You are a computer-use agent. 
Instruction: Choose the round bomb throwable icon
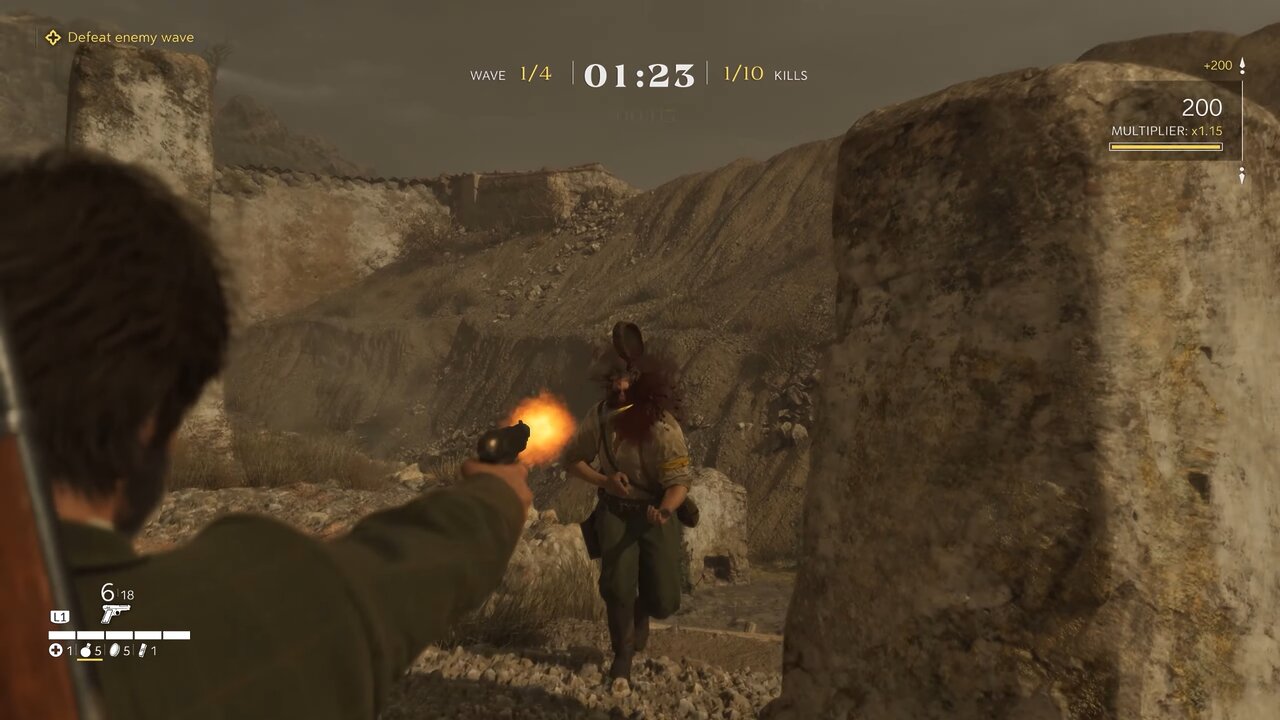85,651
